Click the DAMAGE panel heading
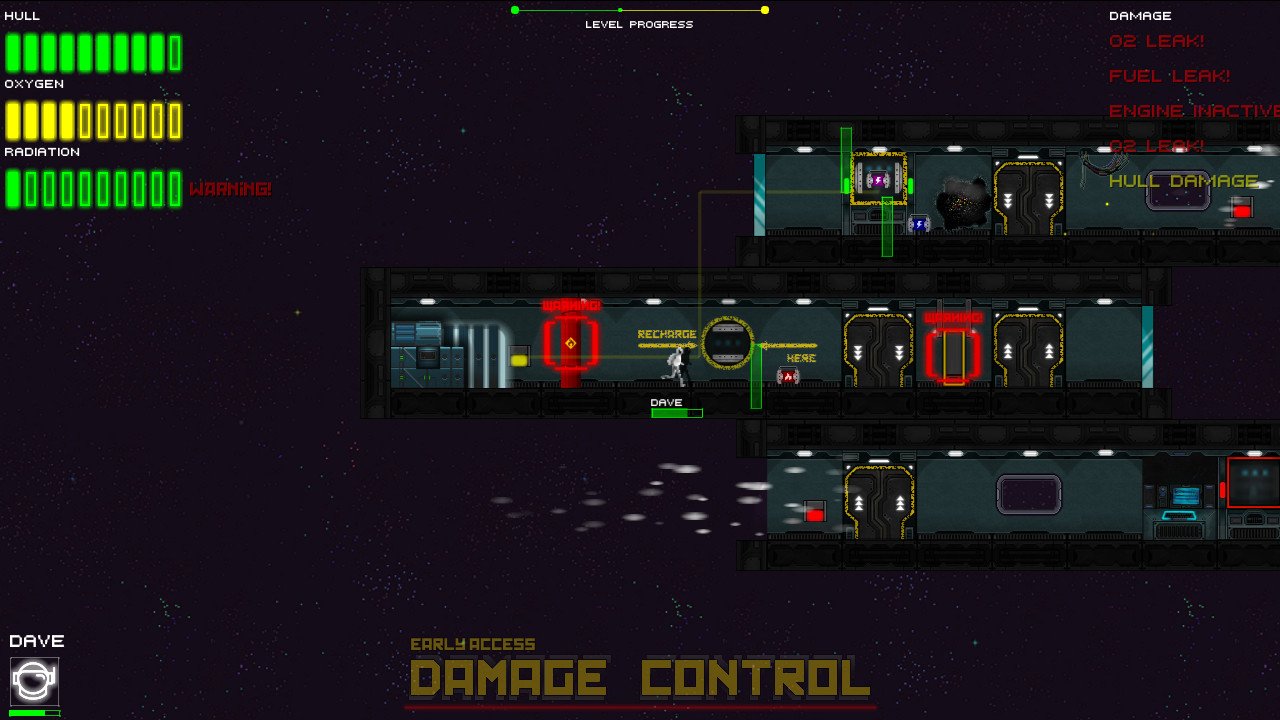 [1140, 15]
